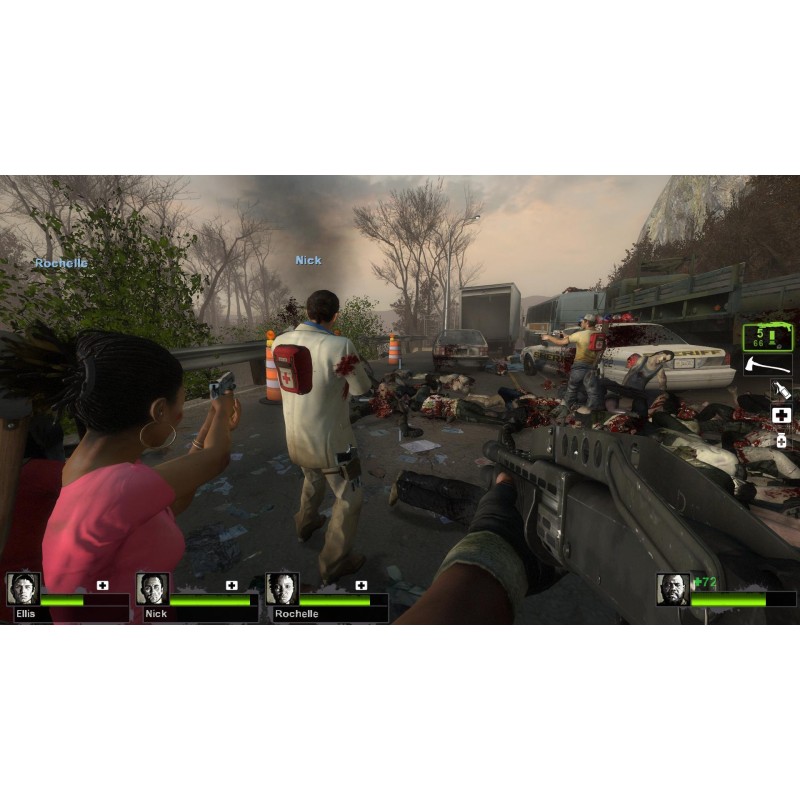Screen dimensions: 800x800
Task: Click Rochelle's teammate portrait
Action: point(282,589)
